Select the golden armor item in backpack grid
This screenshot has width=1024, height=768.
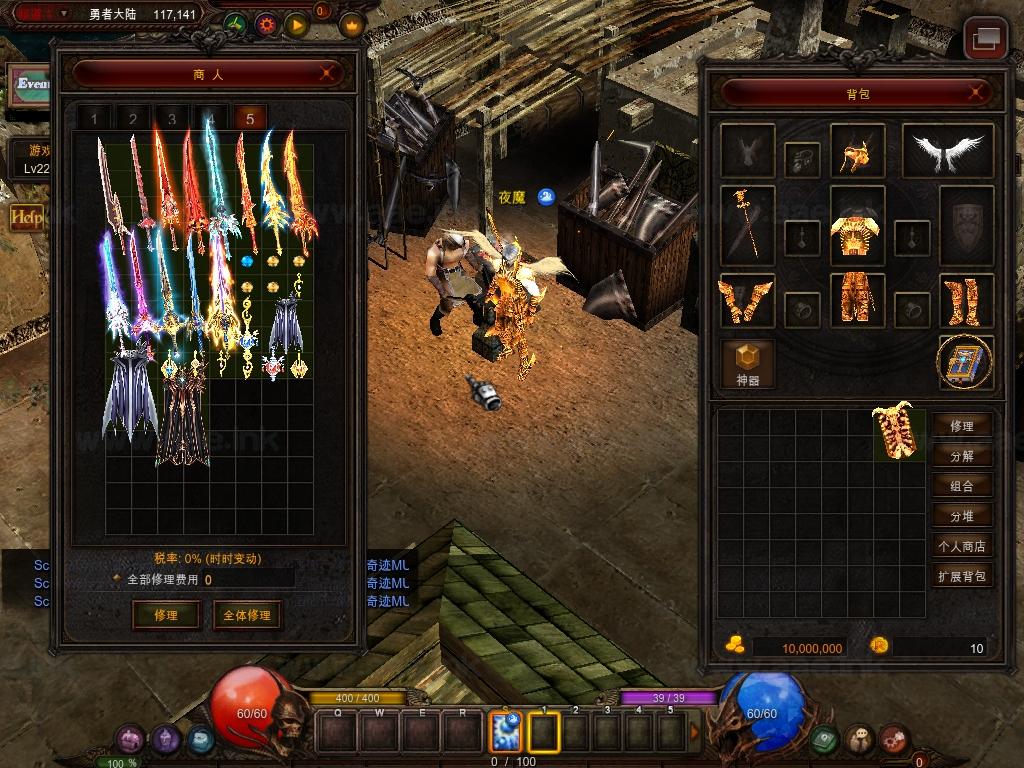[899, 433]
